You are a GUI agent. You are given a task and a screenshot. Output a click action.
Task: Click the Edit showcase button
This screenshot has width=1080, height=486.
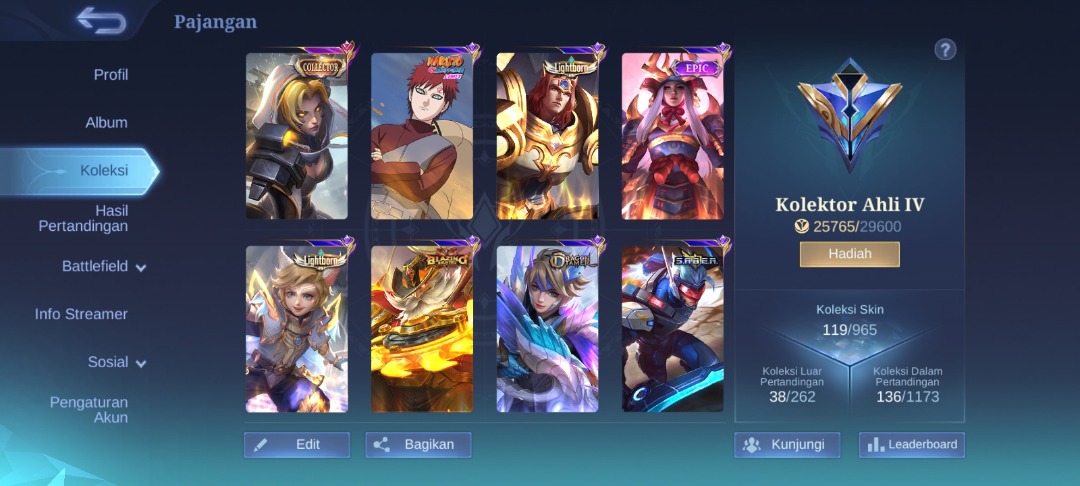click(297, 445)
